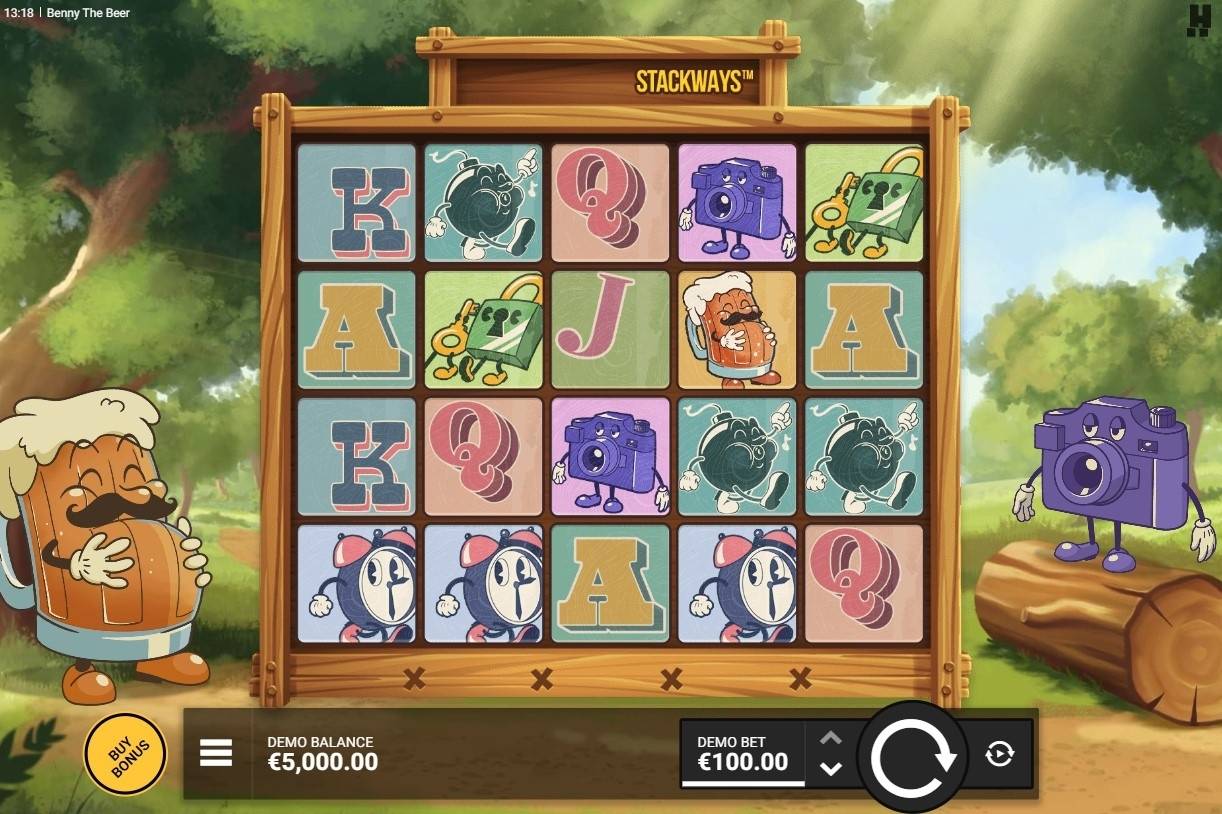The width and height of the screenshot is (1222, 814).
Task: Decrease the demo bet with the down arrow
Action: (831, 769)
